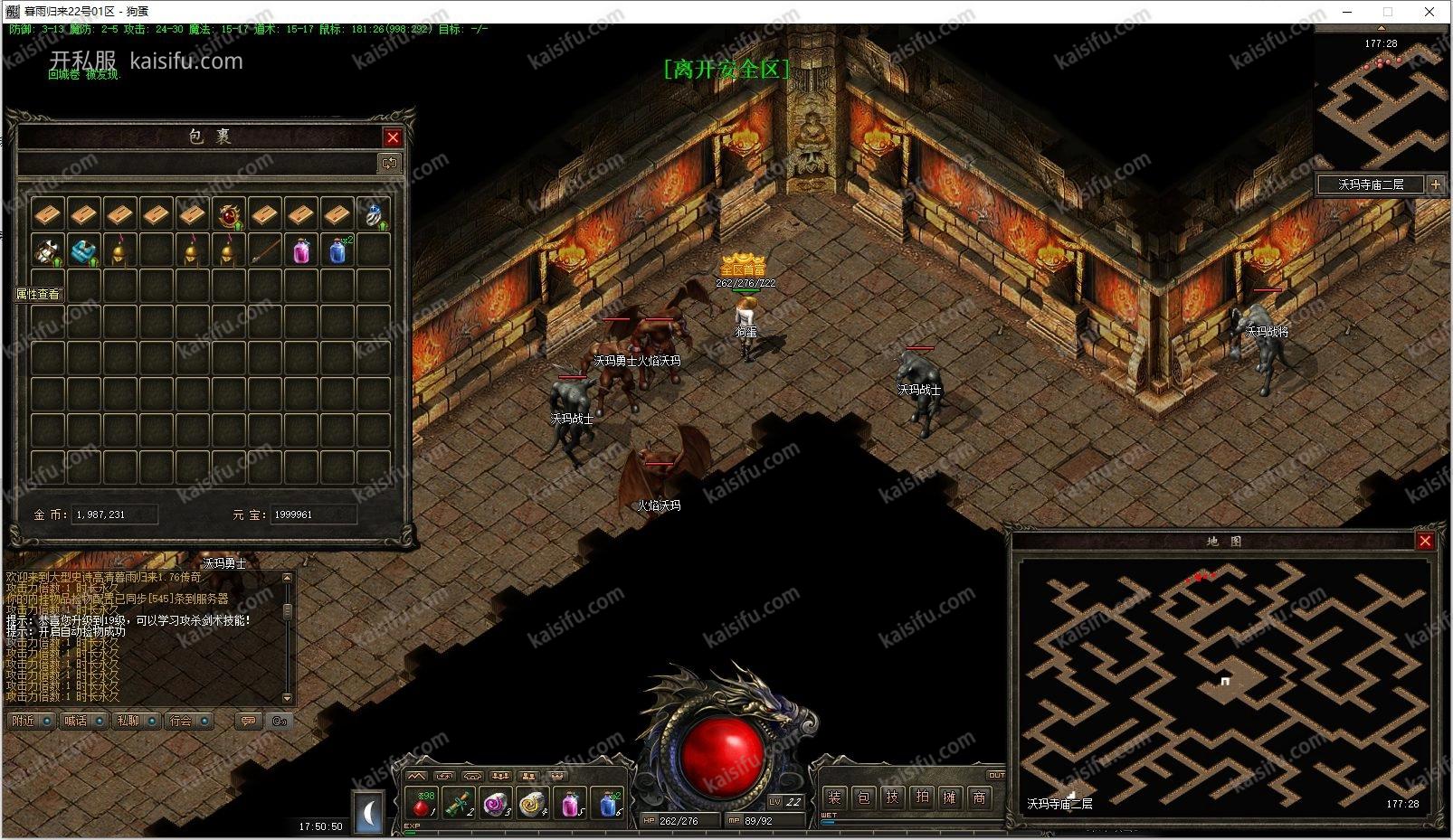Screen dimensions: 1453x840
Task: Maximize the game window
Action: point(1388,12)
